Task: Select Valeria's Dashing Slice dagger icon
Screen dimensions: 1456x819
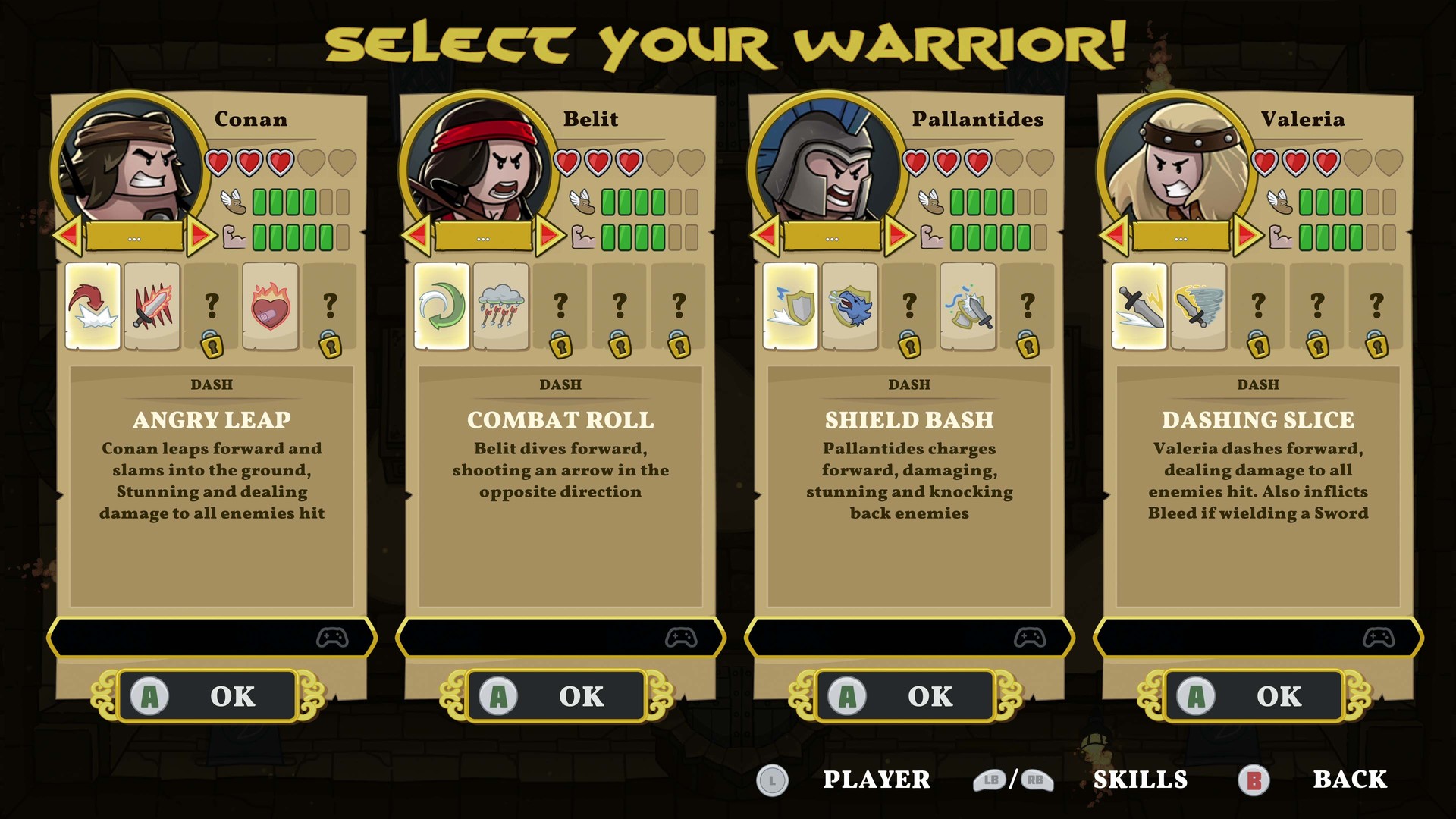Action: (x=1138, y=306)
